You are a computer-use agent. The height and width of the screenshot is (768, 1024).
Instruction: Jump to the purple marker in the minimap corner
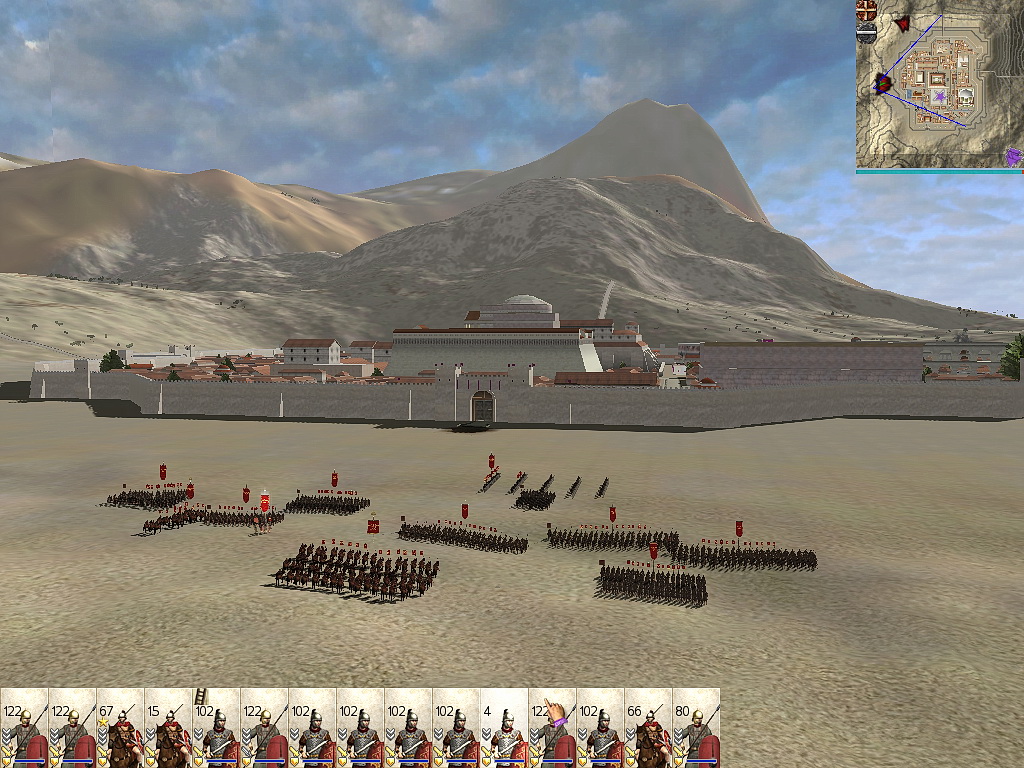pos(1014,157)
